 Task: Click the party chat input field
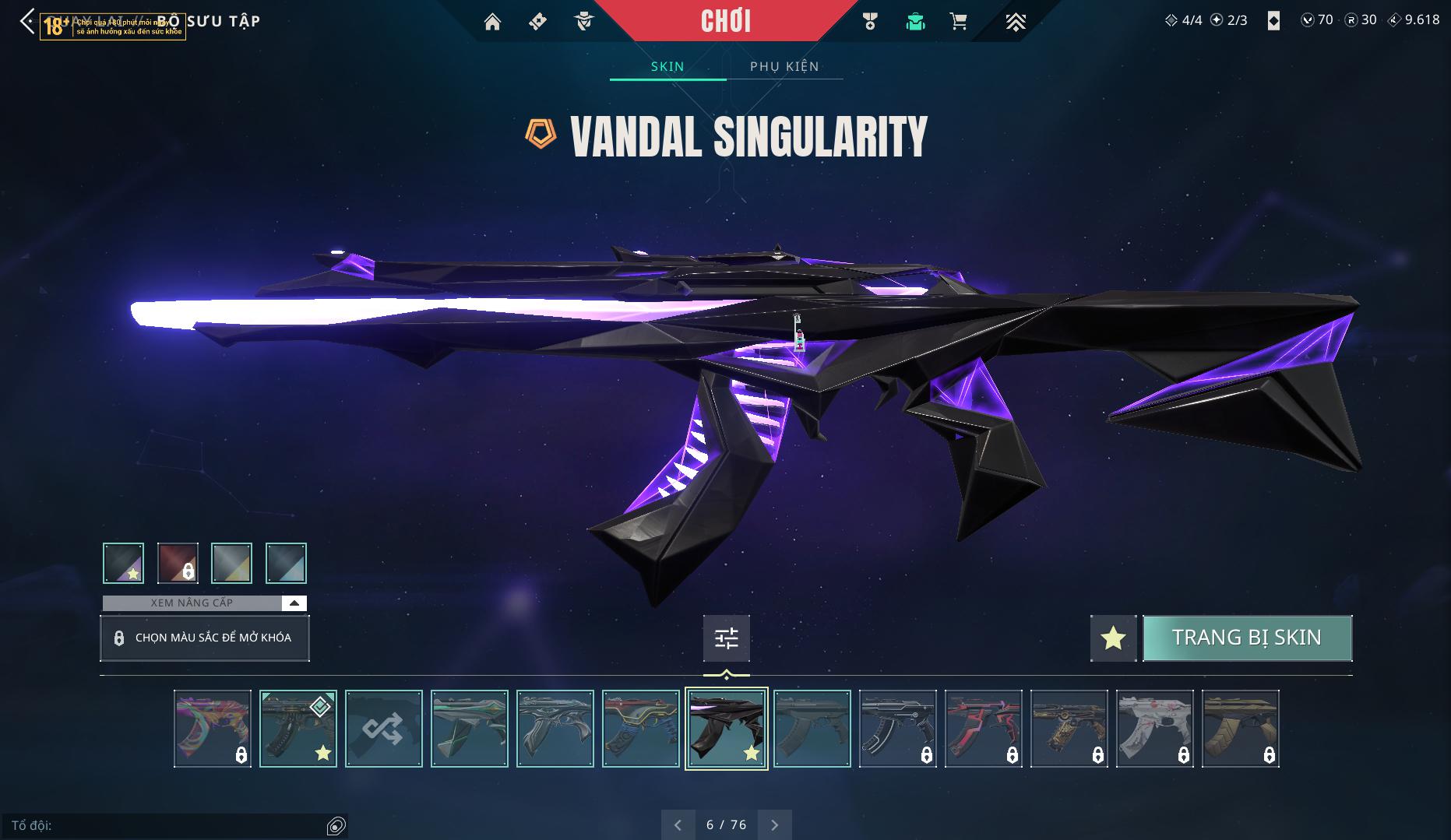click(x=167, y=825)
